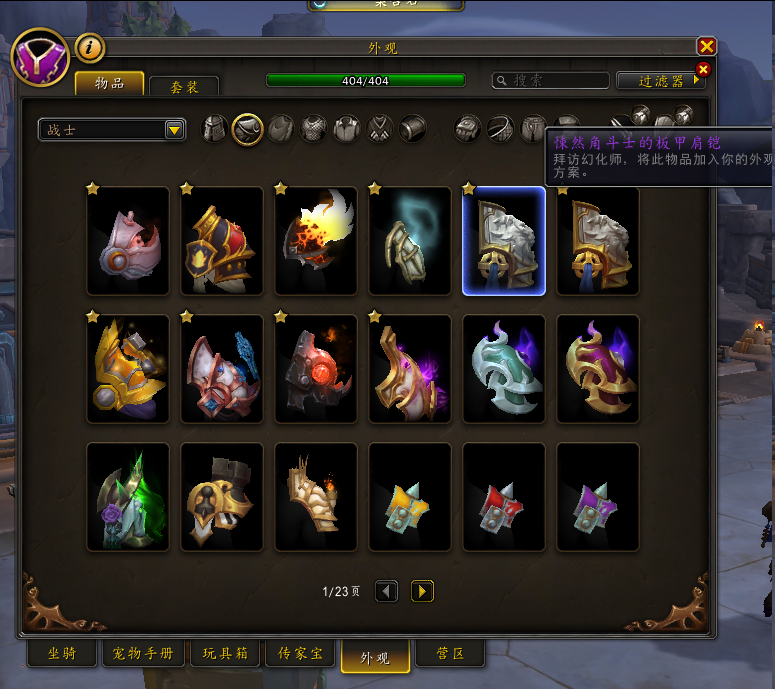Select the back cloak slot icon

pyautogui.click(x=281, y=129)
